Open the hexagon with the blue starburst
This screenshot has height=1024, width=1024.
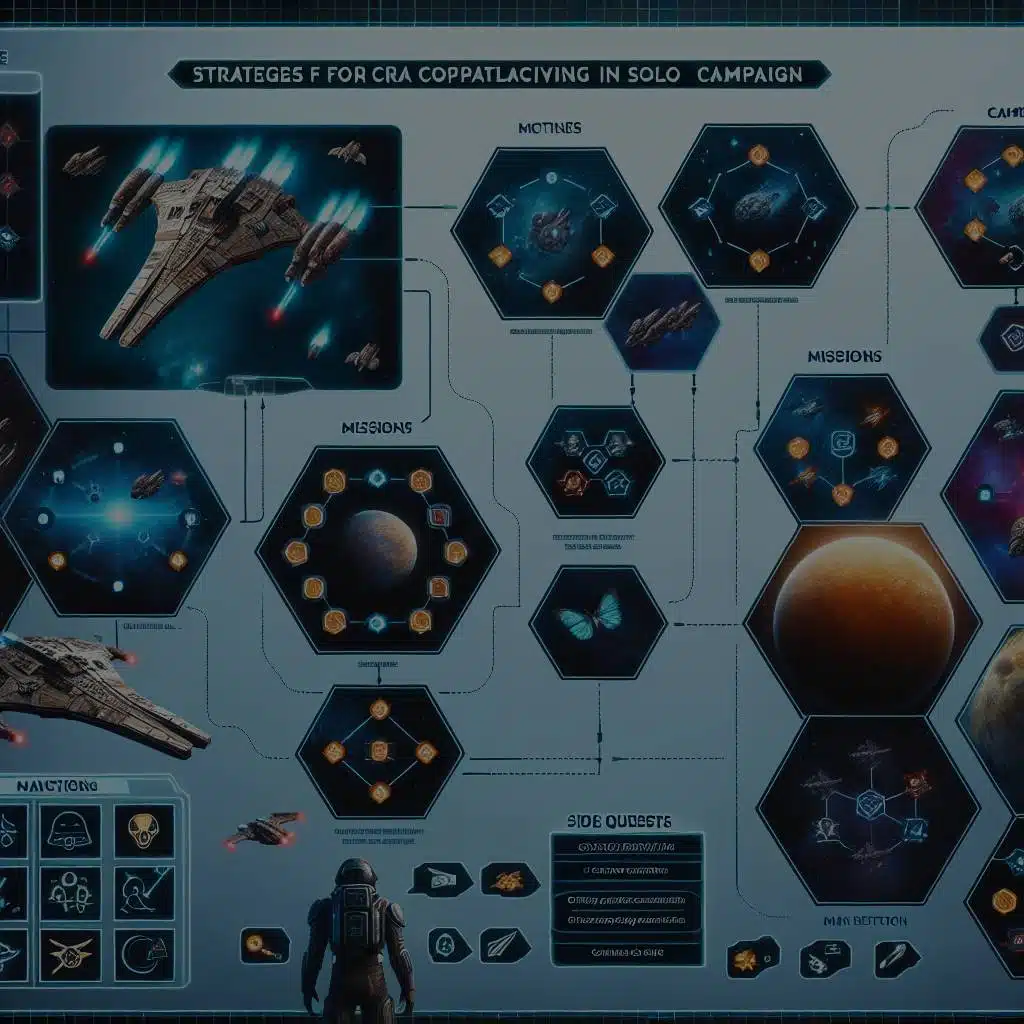click(116, 517)
